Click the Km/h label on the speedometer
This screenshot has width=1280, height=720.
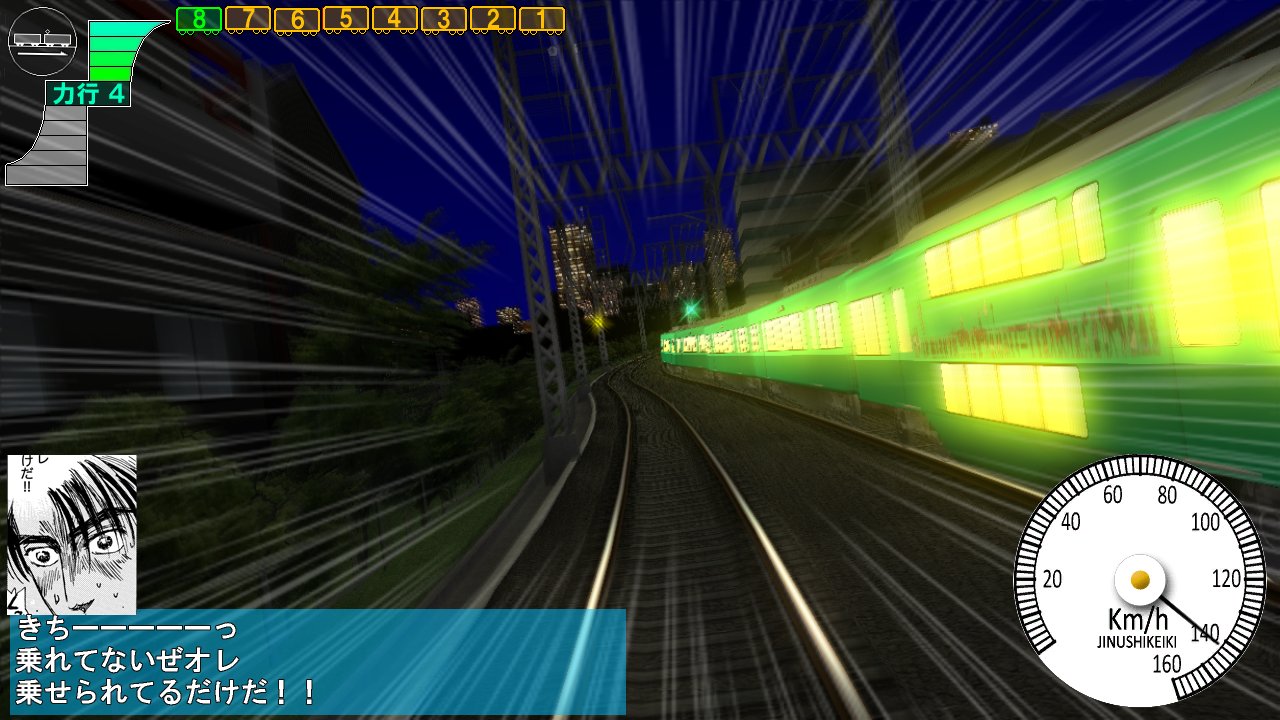(1139, 617)
